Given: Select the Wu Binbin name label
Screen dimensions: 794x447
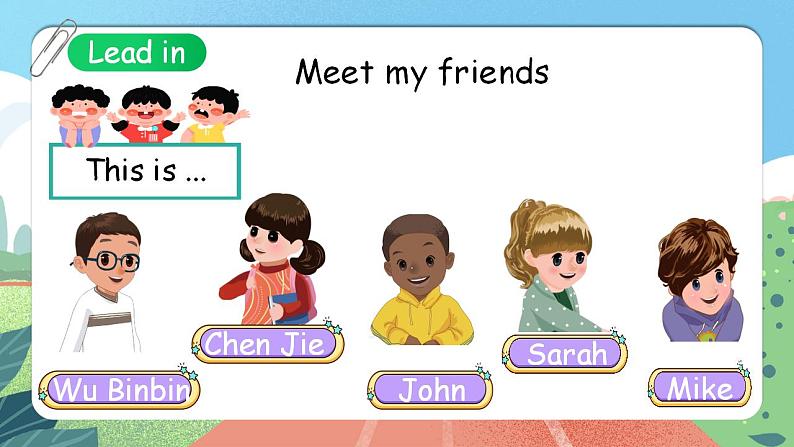Looking at the screenshot, I should pyautogui.click(x=119, y=390).
